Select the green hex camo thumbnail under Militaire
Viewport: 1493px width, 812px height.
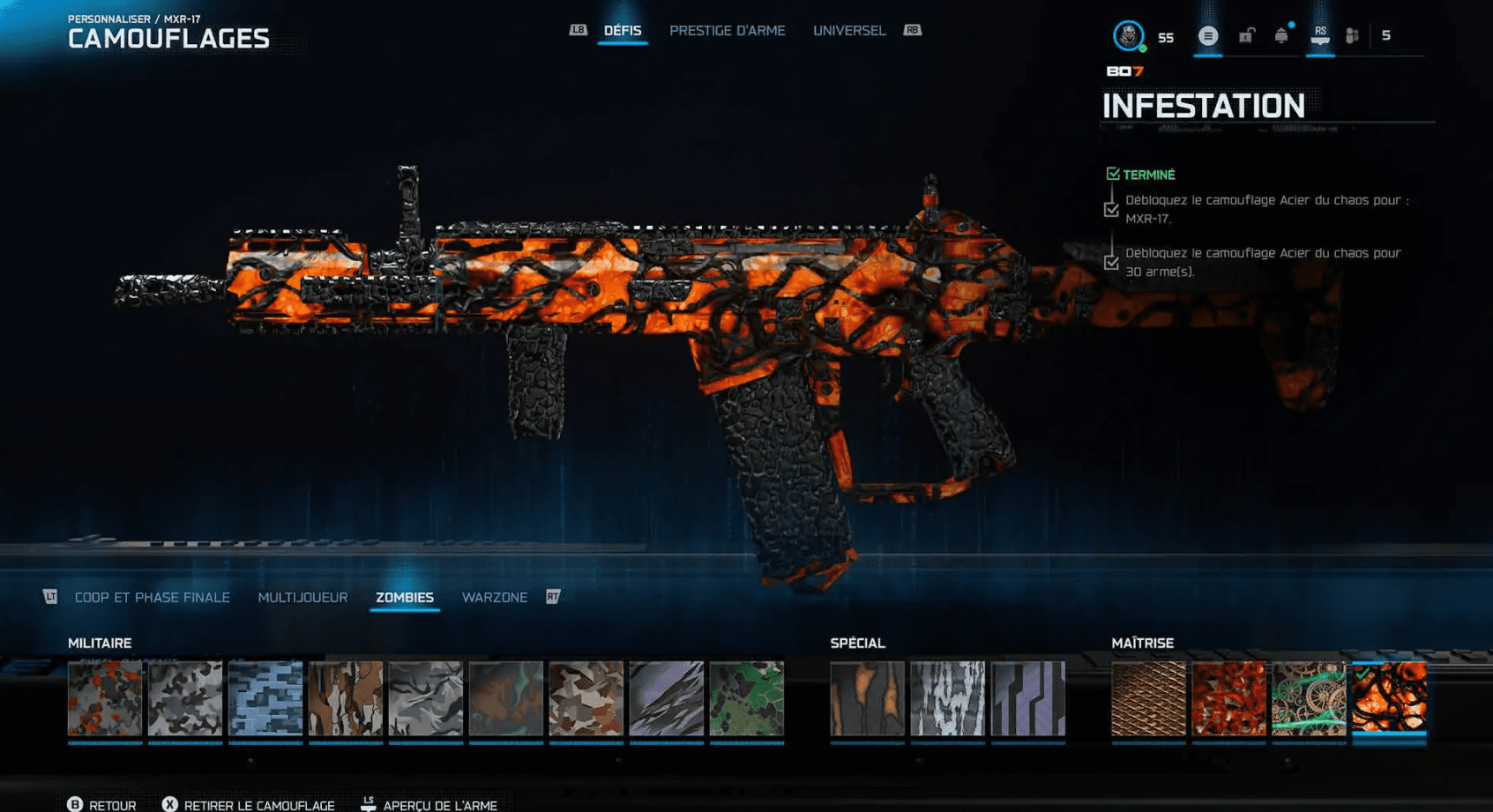click(745, 699)
